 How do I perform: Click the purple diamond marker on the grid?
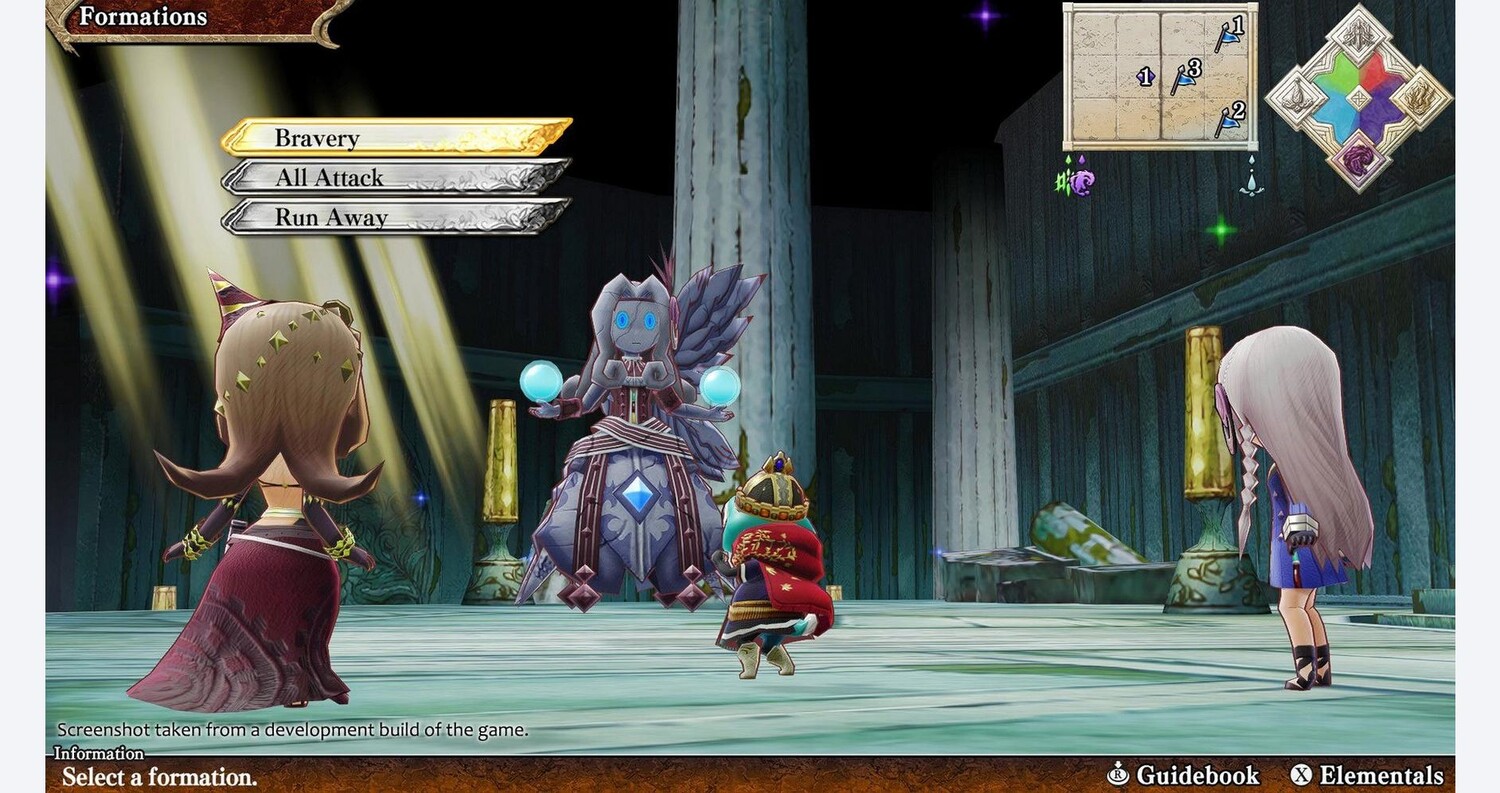1146,76
